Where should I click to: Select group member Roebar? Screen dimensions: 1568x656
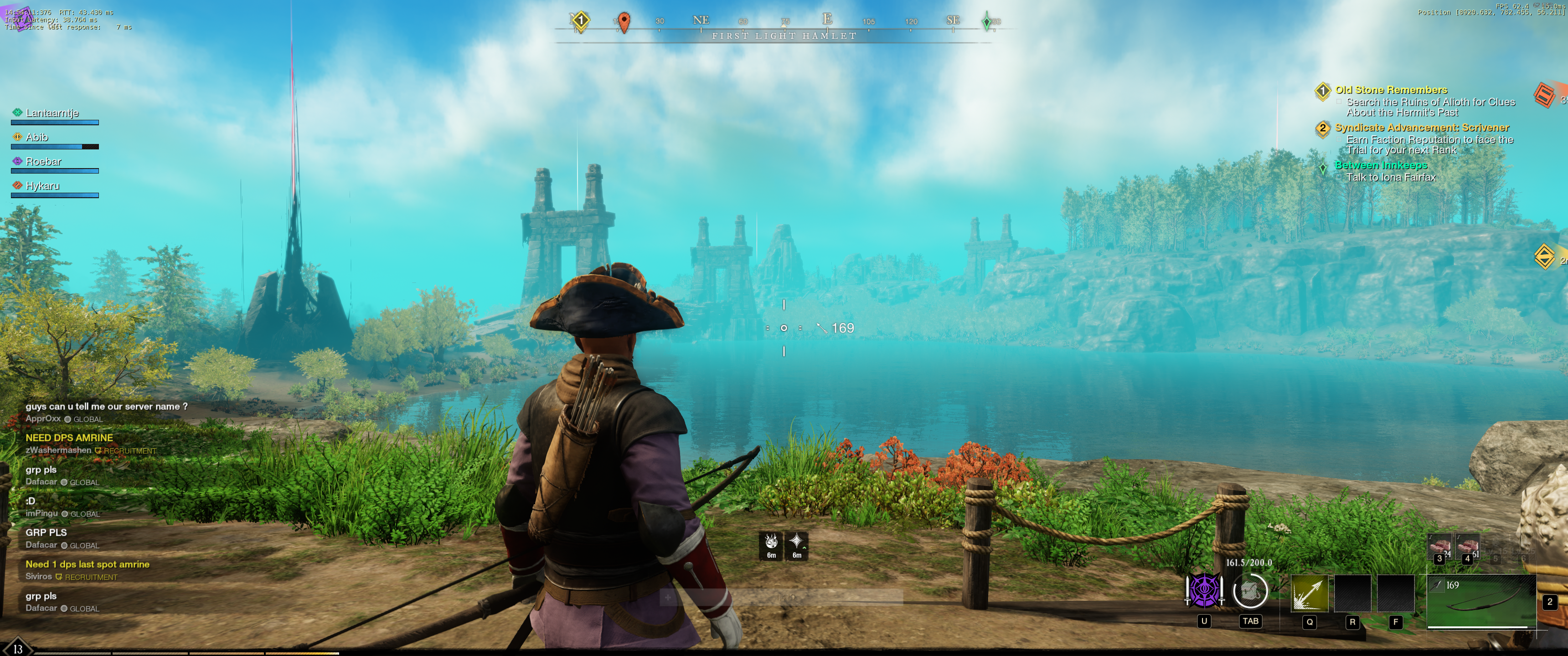[x=43, y=162]
